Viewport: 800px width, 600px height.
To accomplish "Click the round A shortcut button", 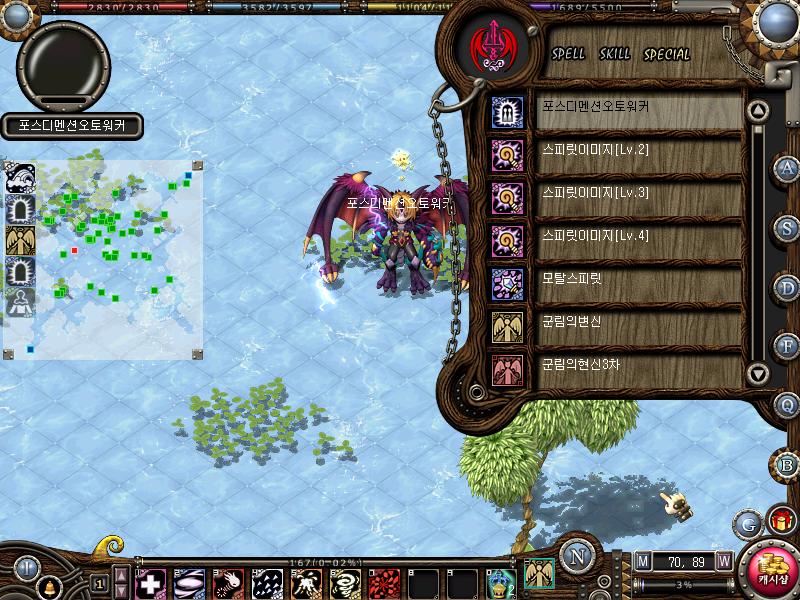I will 788,168.
